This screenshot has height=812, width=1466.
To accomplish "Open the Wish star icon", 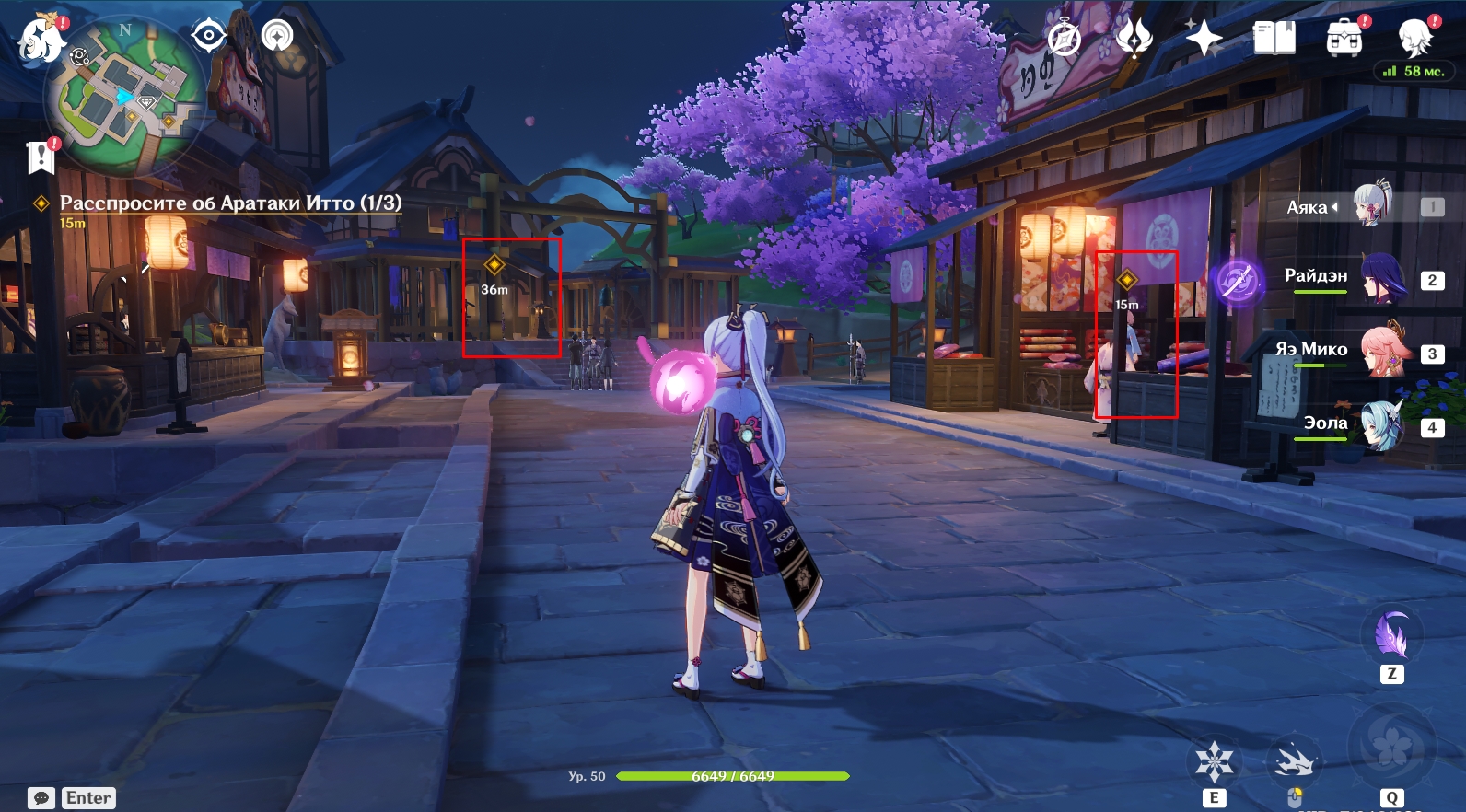I will [1204, 39].
